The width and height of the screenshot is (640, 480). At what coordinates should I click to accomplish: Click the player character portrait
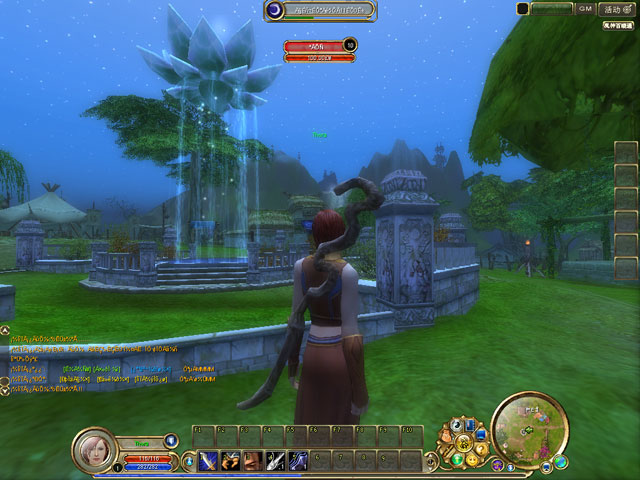[x=94, y=447]
